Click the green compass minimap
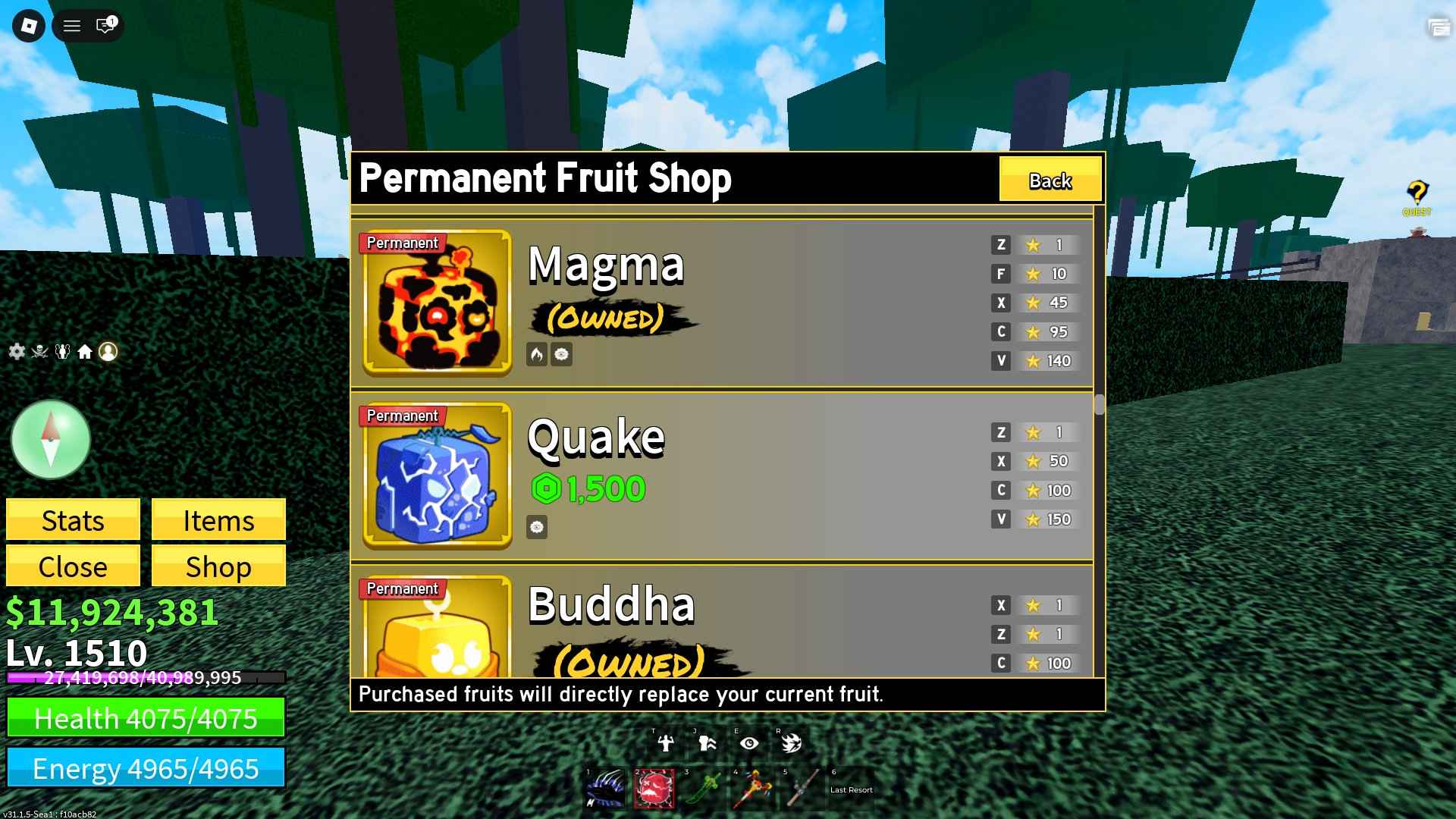 (x=50, y=438)
